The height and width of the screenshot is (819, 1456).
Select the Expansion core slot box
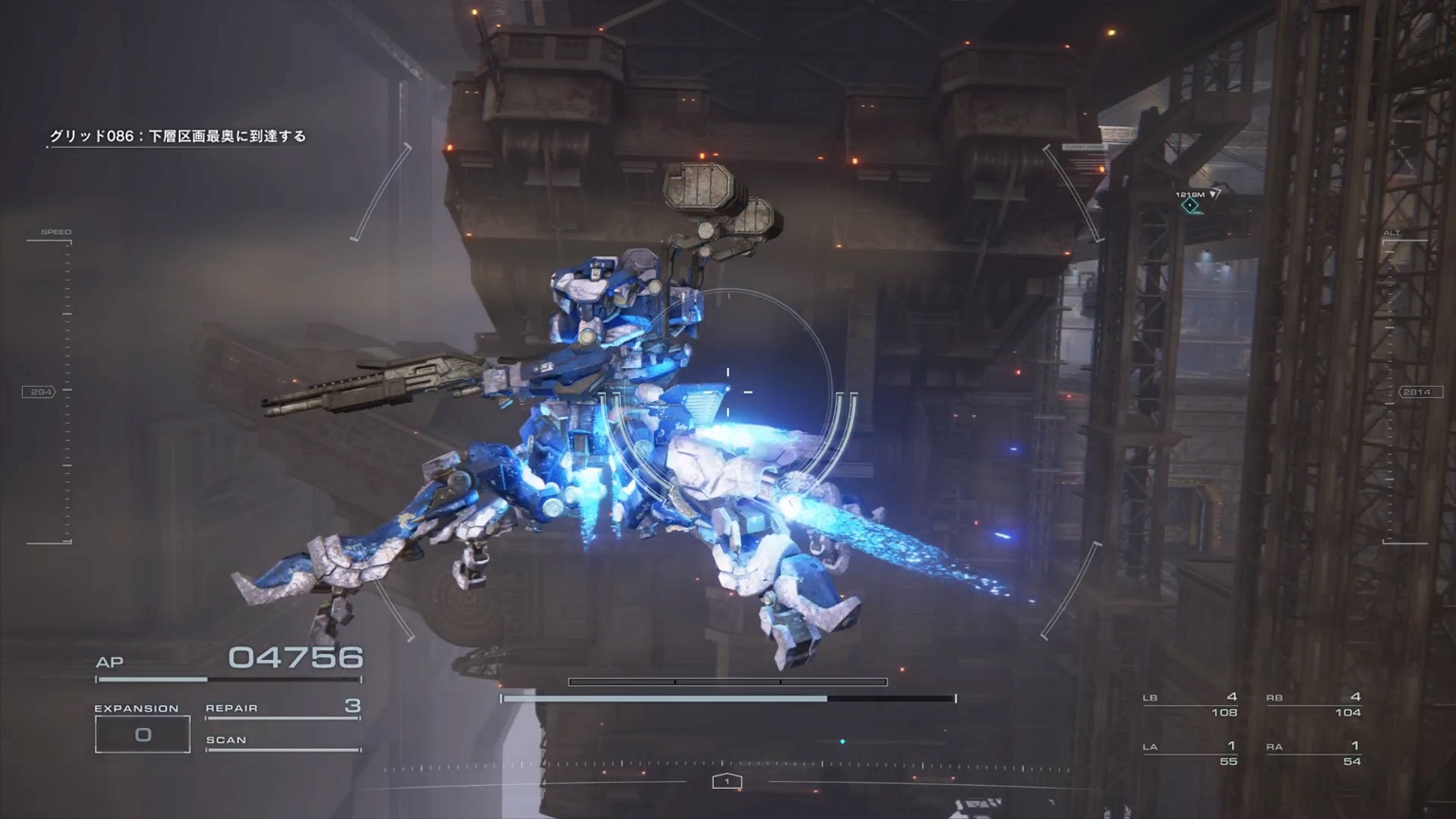tap(142, 735)
